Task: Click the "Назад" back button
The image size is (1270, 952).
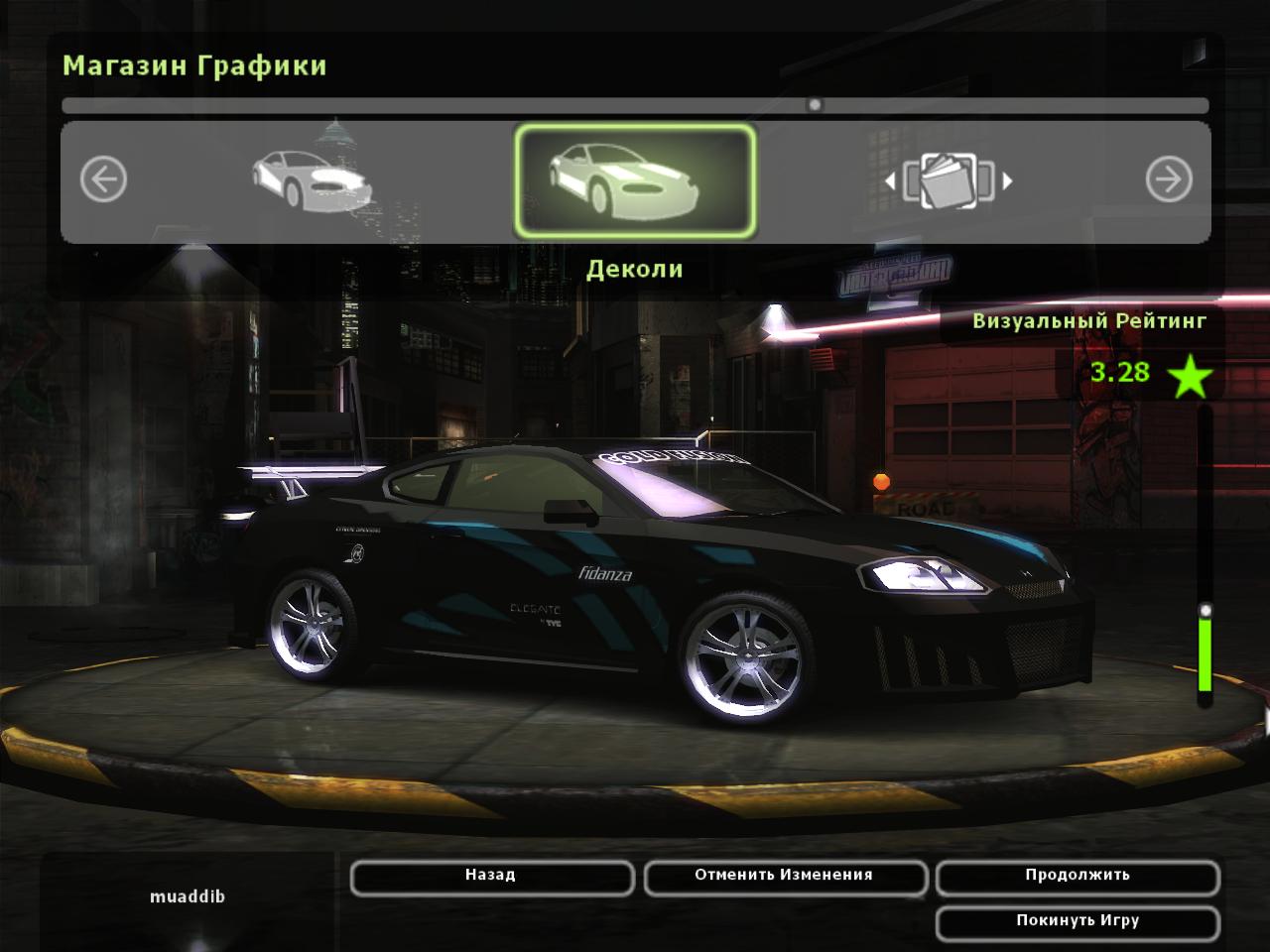Action: tap(491, 877)
